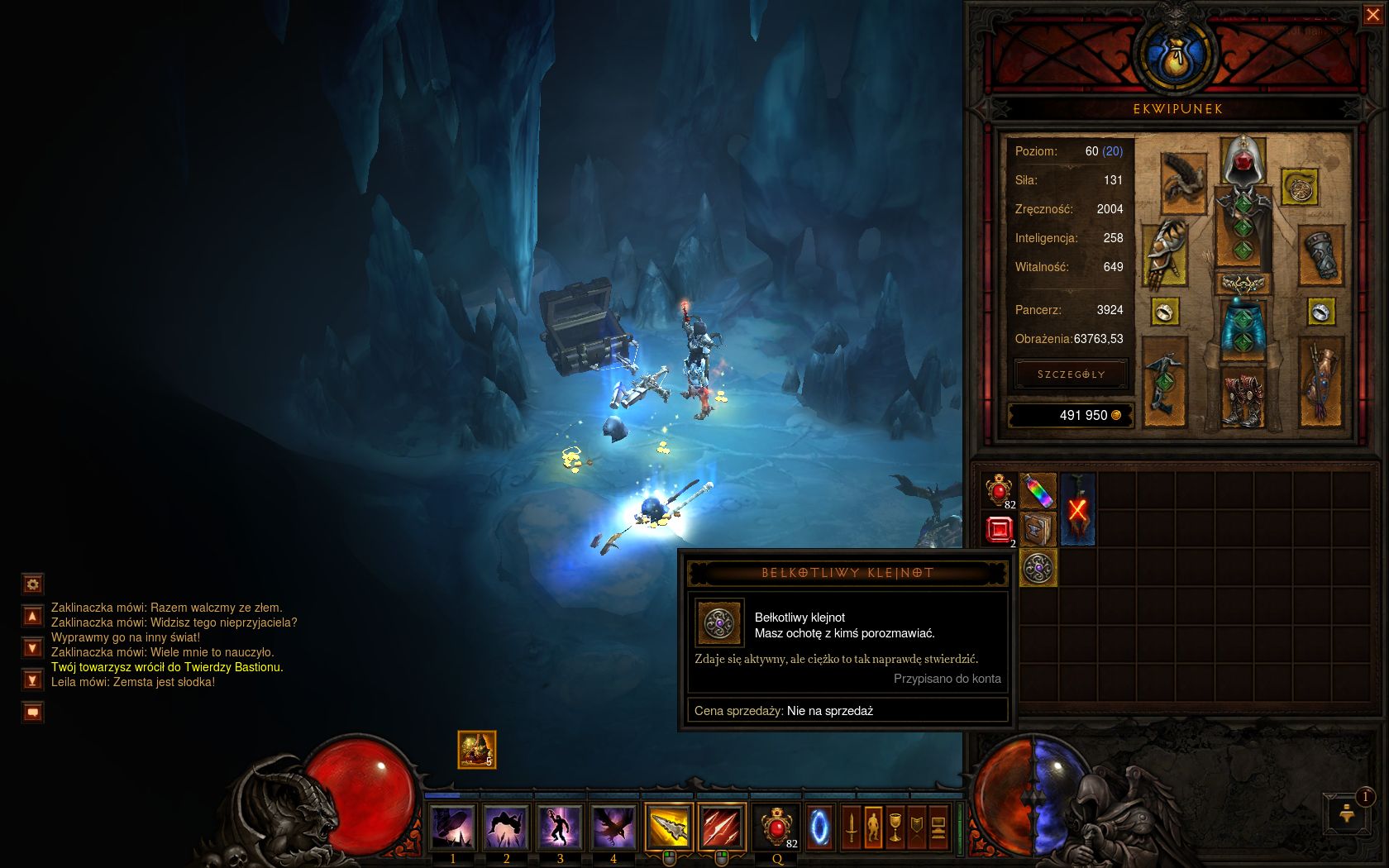This screenshot has width=1389, height=868.
Task: Select the equipped boots slot
Action: (x=1242, y=397)
